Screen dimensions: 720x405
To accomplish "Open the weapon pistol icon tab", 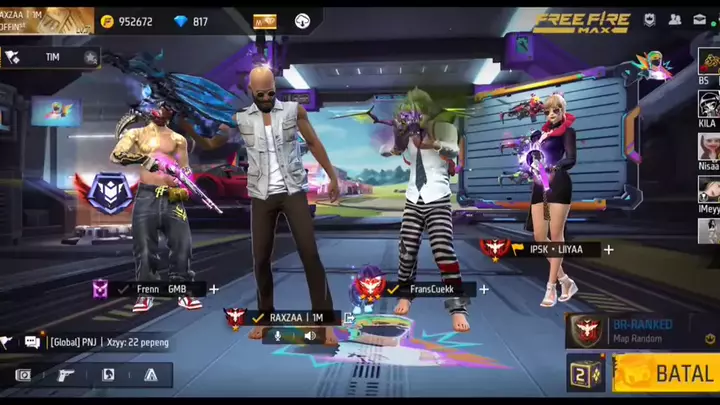I will [x=65, y=375].
